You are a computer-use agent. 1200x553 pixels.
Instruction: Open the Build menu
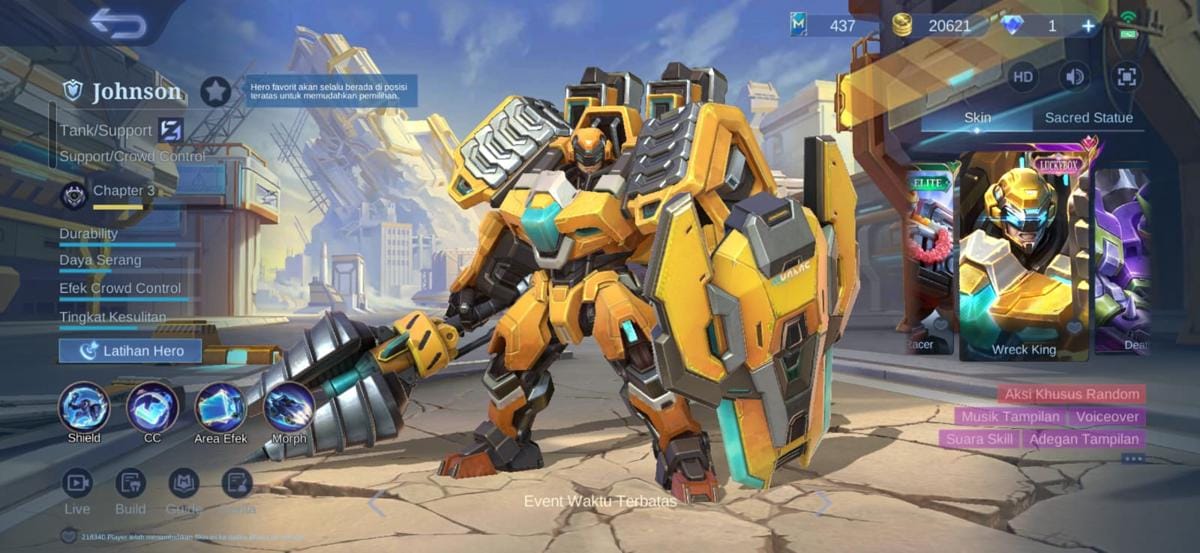[130, 484]
